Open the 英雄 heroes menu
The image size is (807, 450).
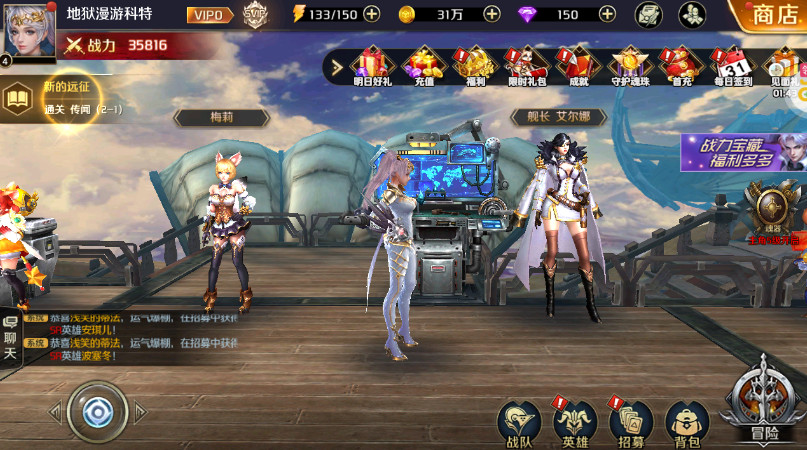575,422
